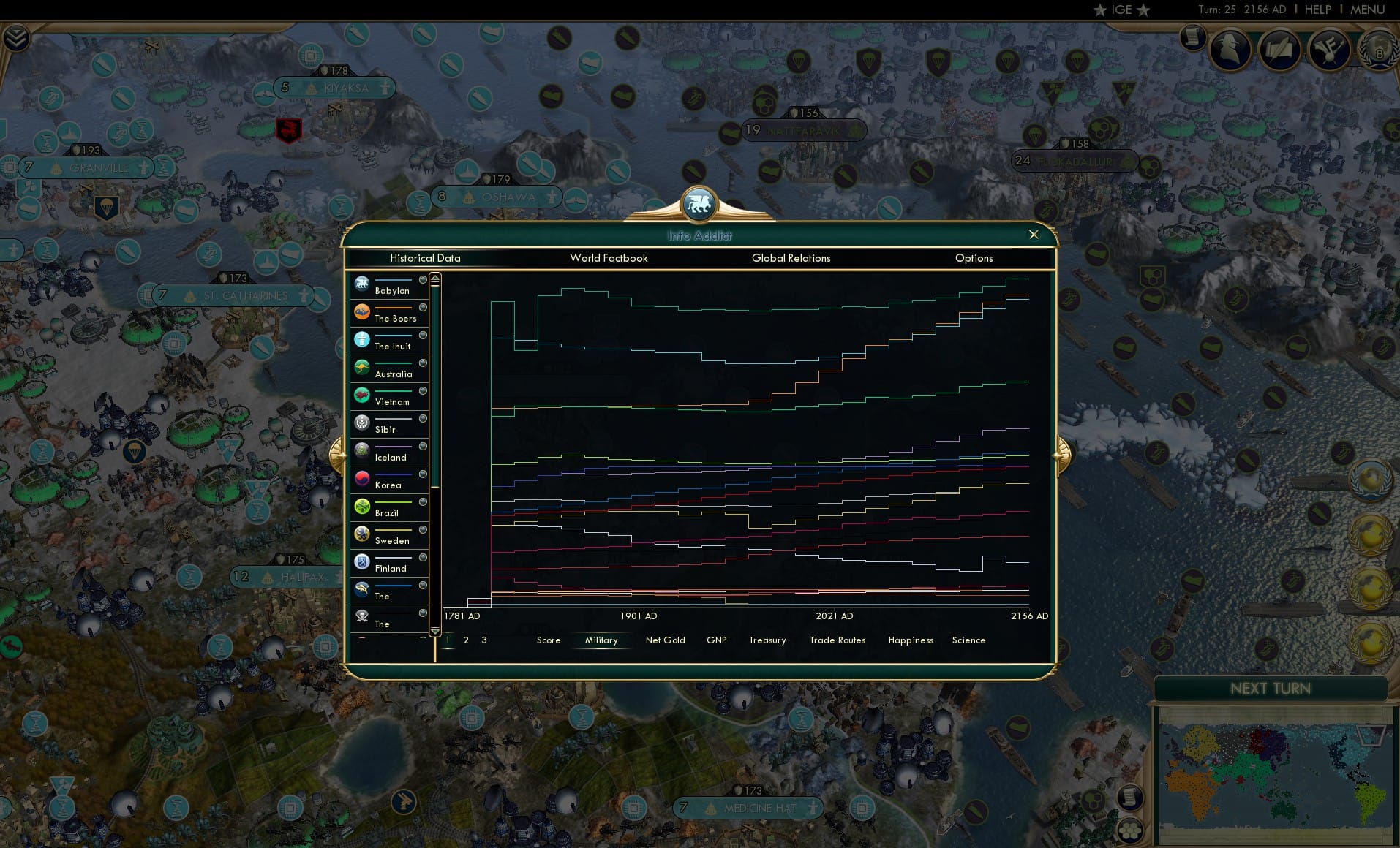Select the GNP data category
1400x848 pixels.
(x=715, y=640)
